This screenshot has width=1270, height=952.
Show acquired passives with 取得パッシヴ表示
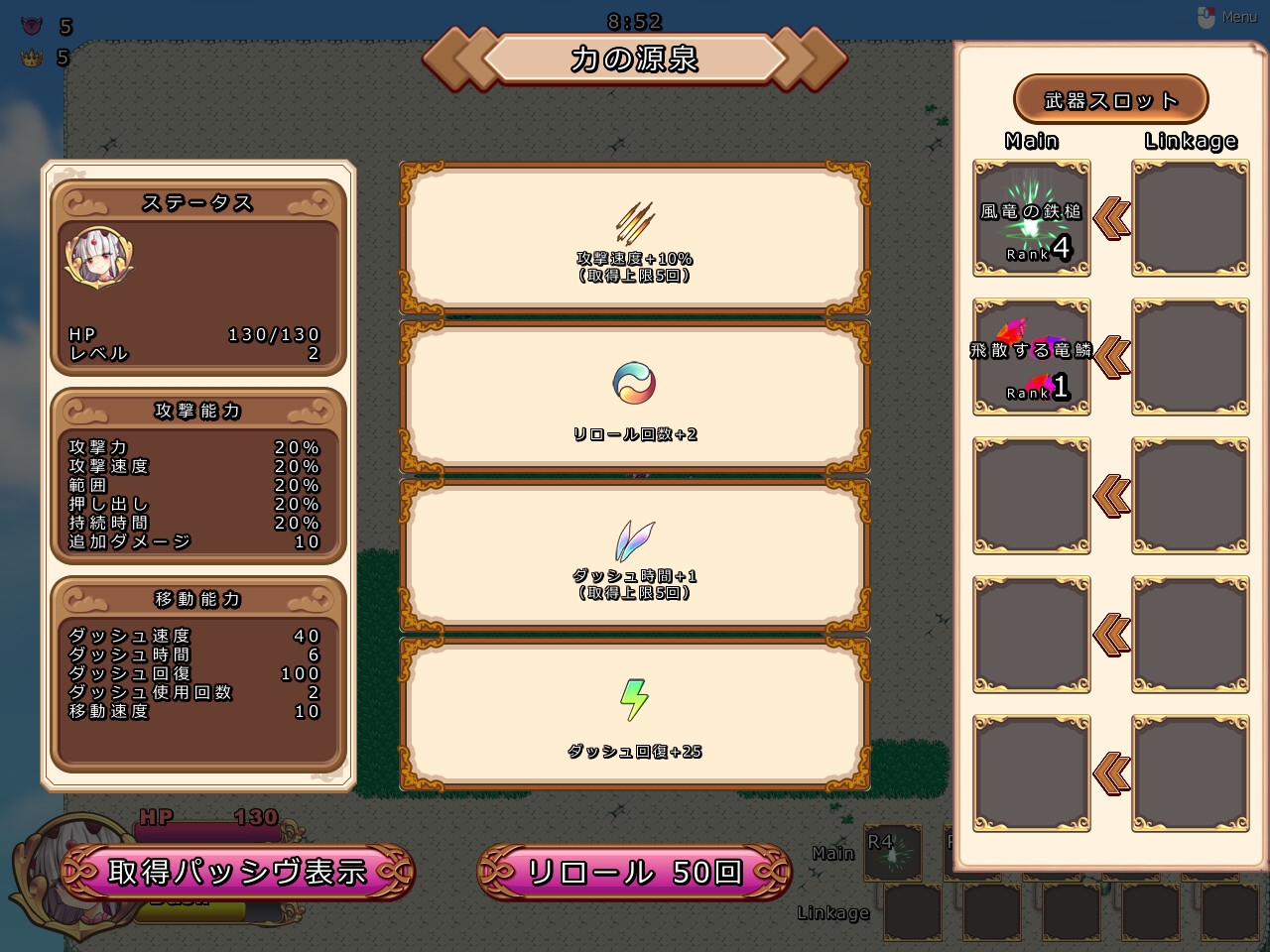tap(237, 872)
